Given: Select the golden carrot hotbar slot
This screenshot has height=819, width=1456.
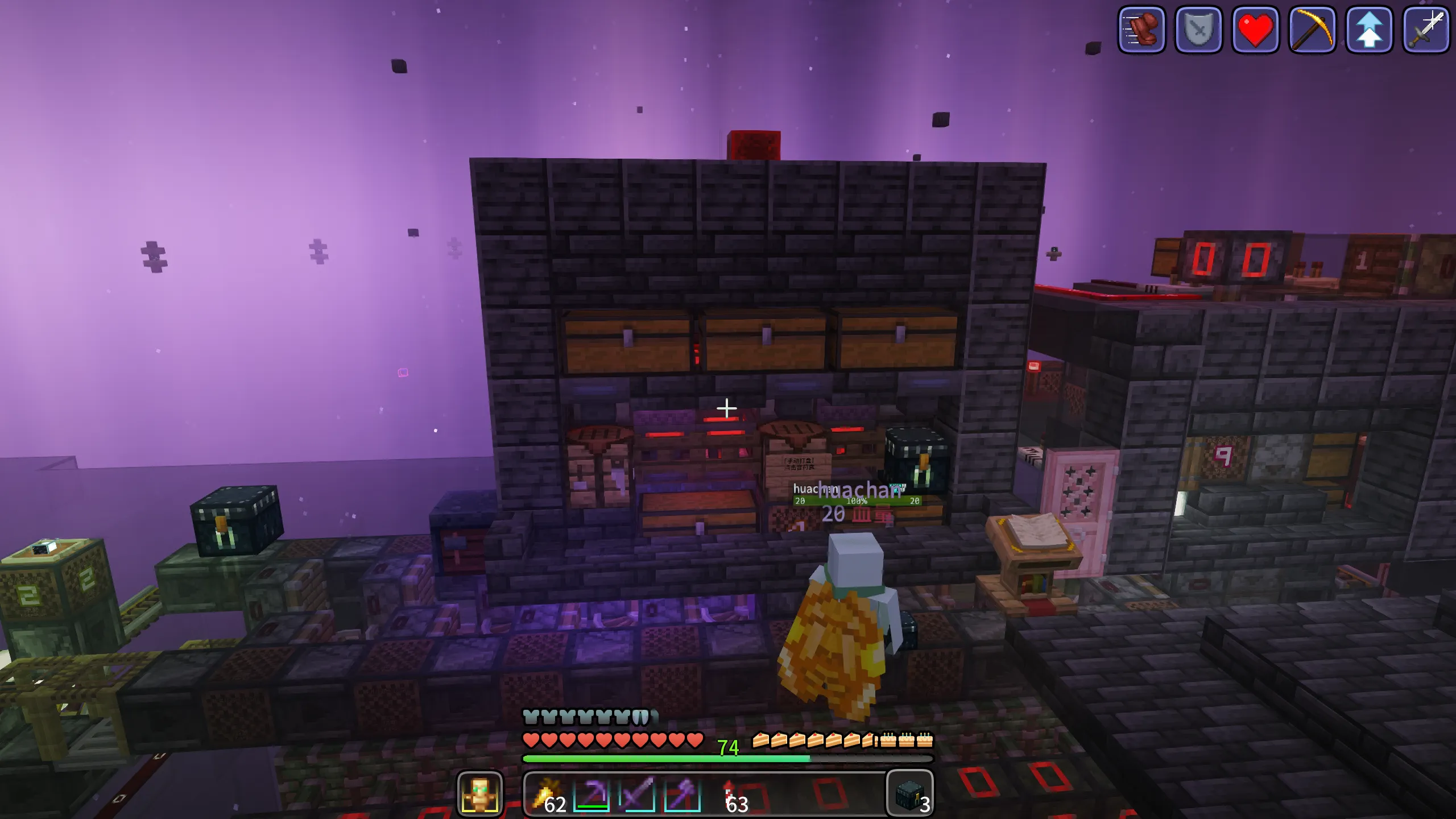Looking at the screenshot, I should click(x=547, y=793).
